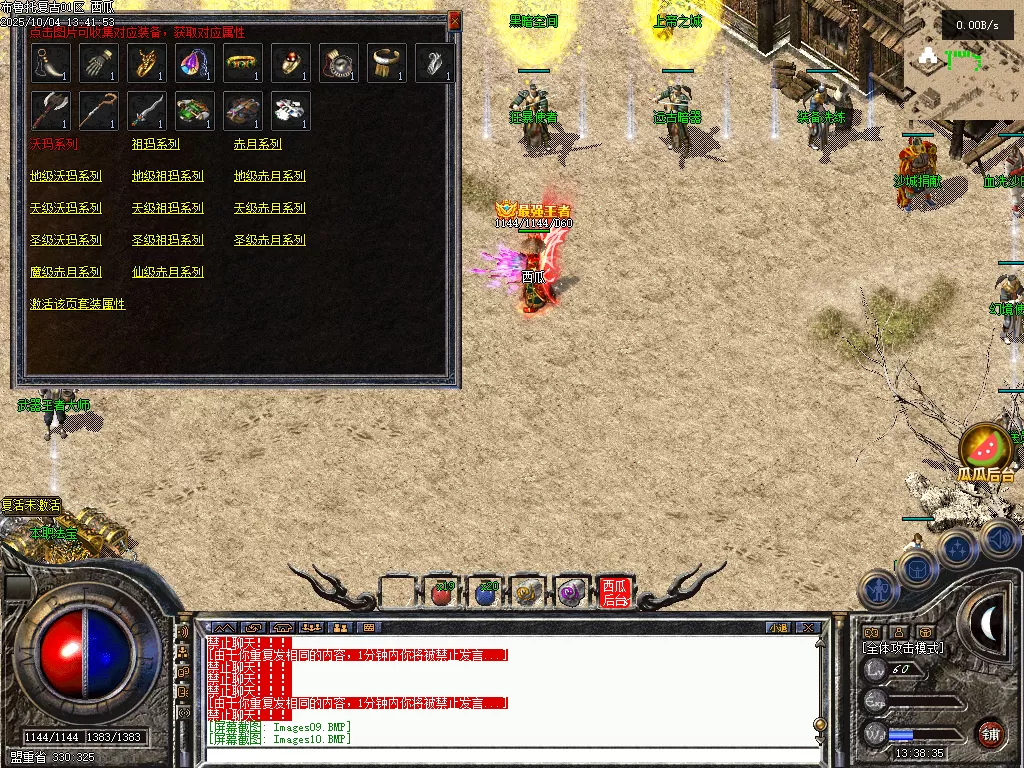
Task: Select the 魔级赤月系列 link
Action: pos(66,272)
